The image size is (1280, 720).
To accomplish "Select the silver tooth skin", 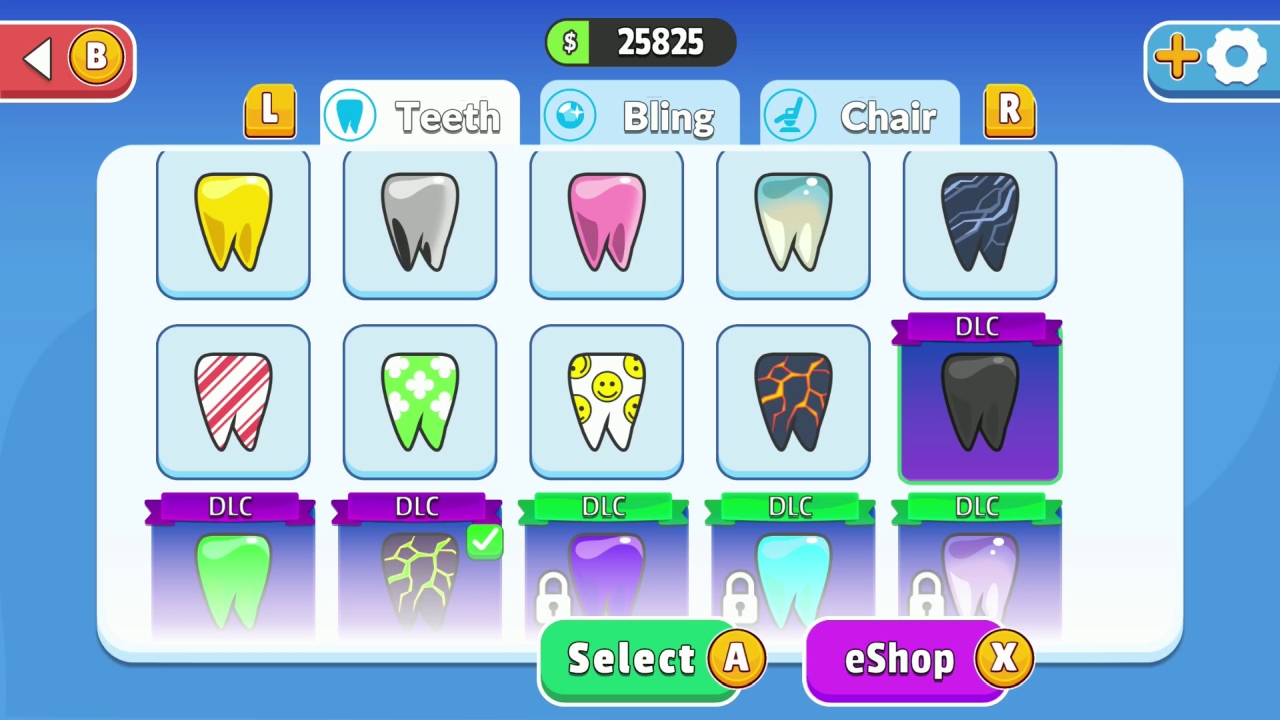I will (x=419, y=222).
